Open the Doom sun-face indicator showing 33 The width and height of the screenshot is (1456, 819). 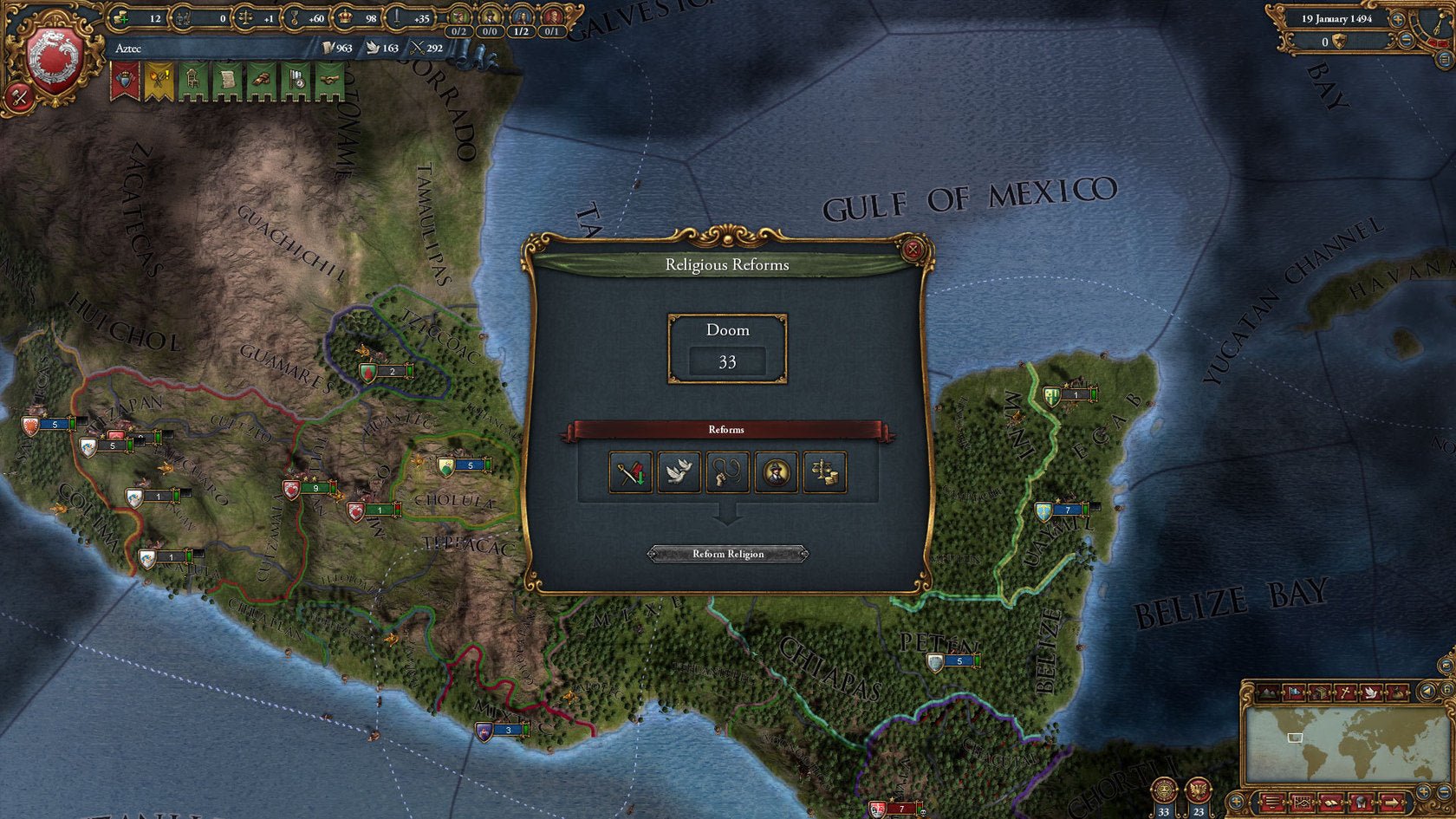click(x=1164, y=793)
